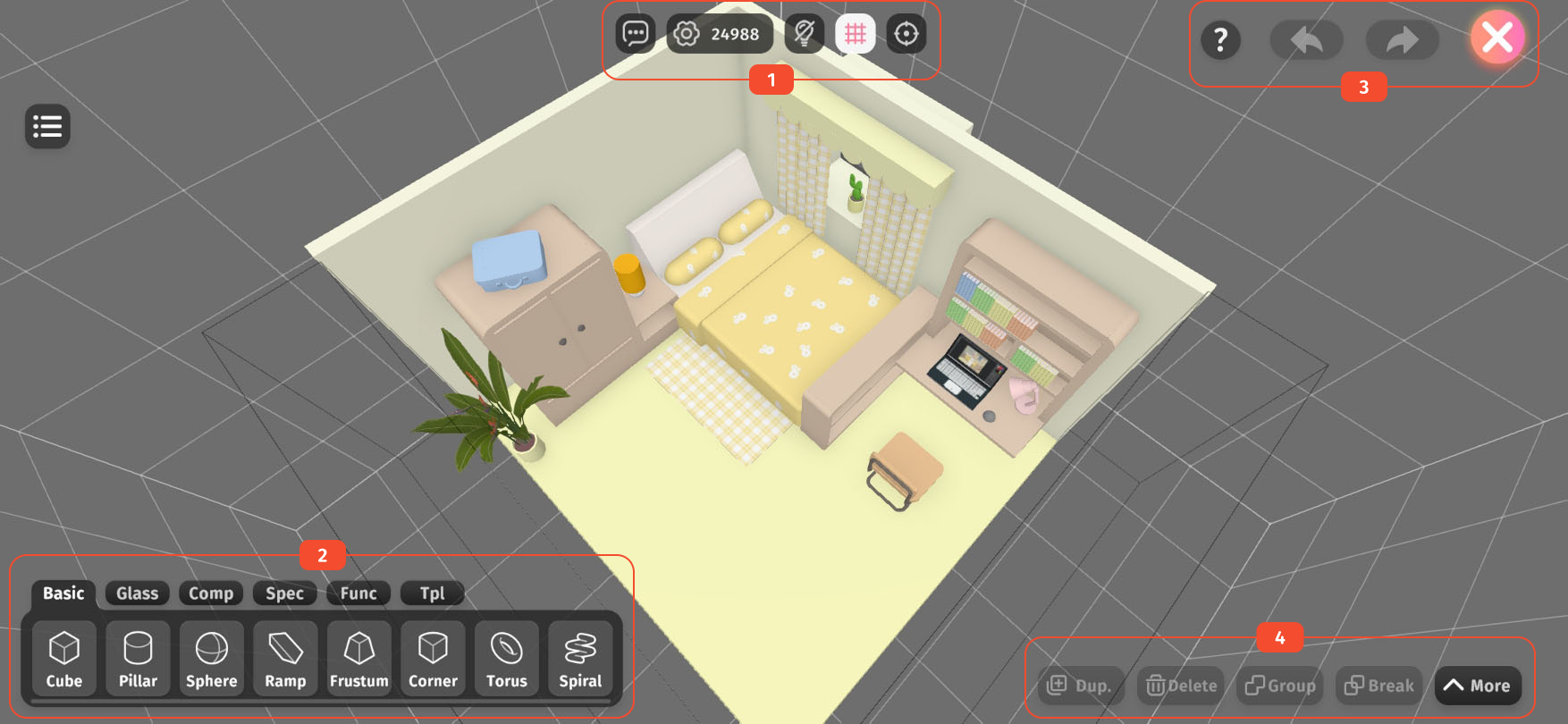Toggle the pink grid button
The image size is (1568, 724).
(x=856, y=34)
